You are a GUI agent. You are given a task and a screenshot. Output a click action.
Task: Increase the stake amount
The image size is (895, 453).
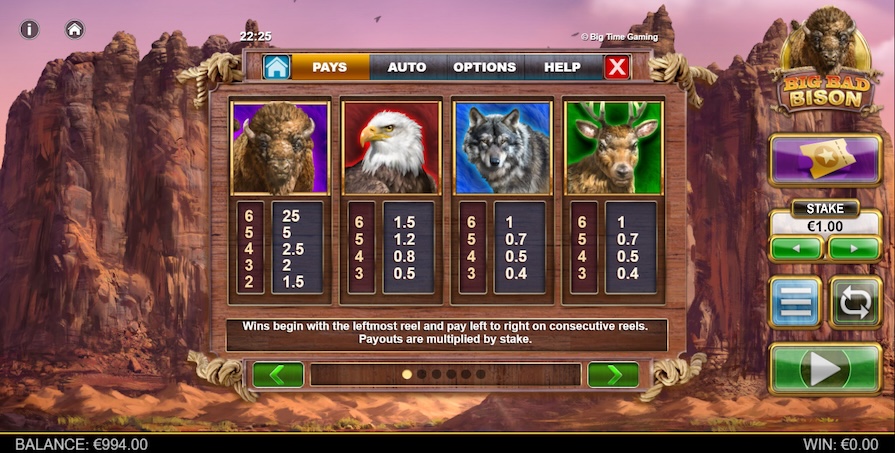pyautogui.click(x=854, y=248)
